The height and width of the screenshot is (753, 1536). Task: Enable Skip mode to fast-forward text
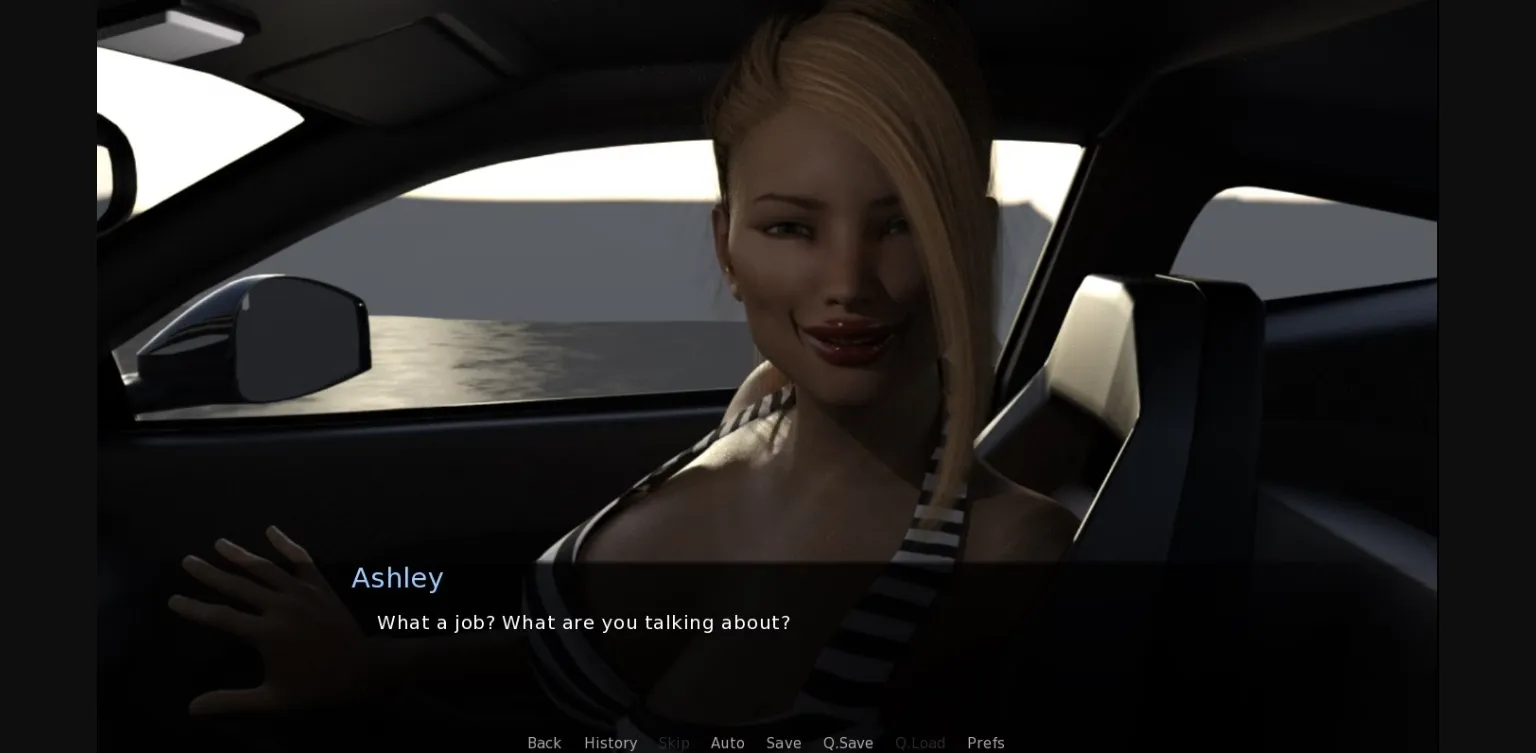674,742
